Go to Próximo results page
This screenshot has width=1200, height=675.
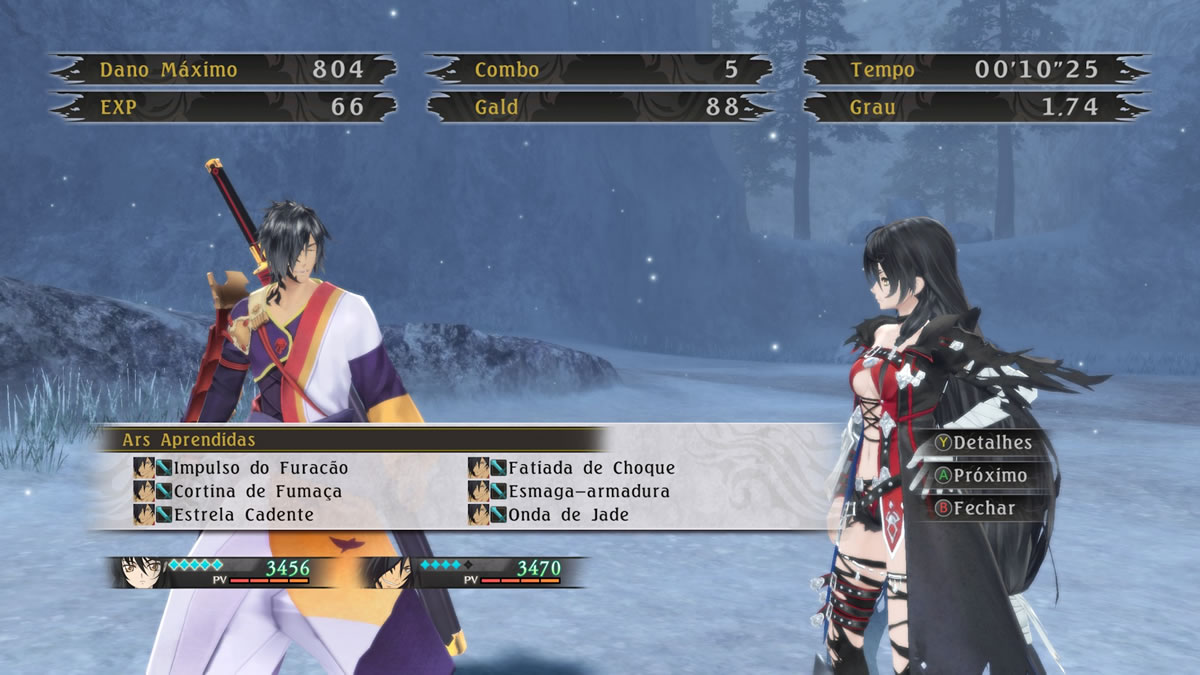[980, 475]
